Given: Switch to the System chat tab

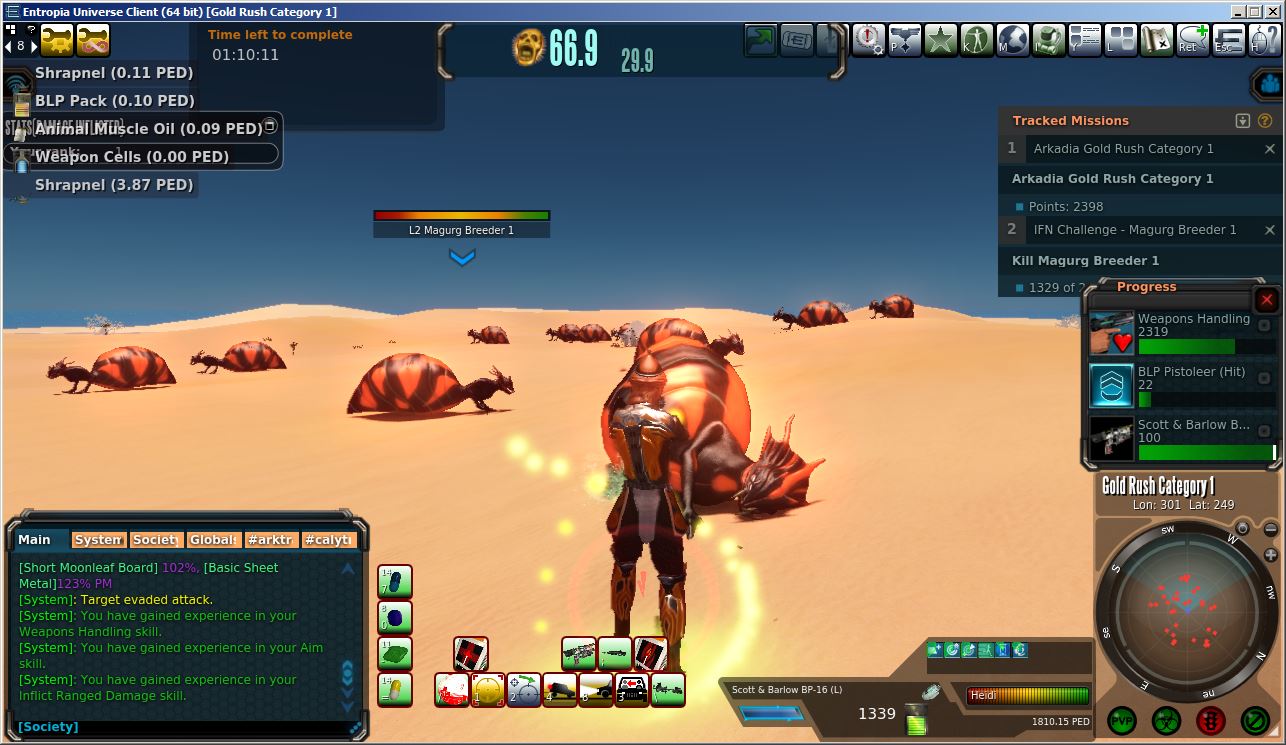Looking at the screenshot, I should click(x=98, y=540).
